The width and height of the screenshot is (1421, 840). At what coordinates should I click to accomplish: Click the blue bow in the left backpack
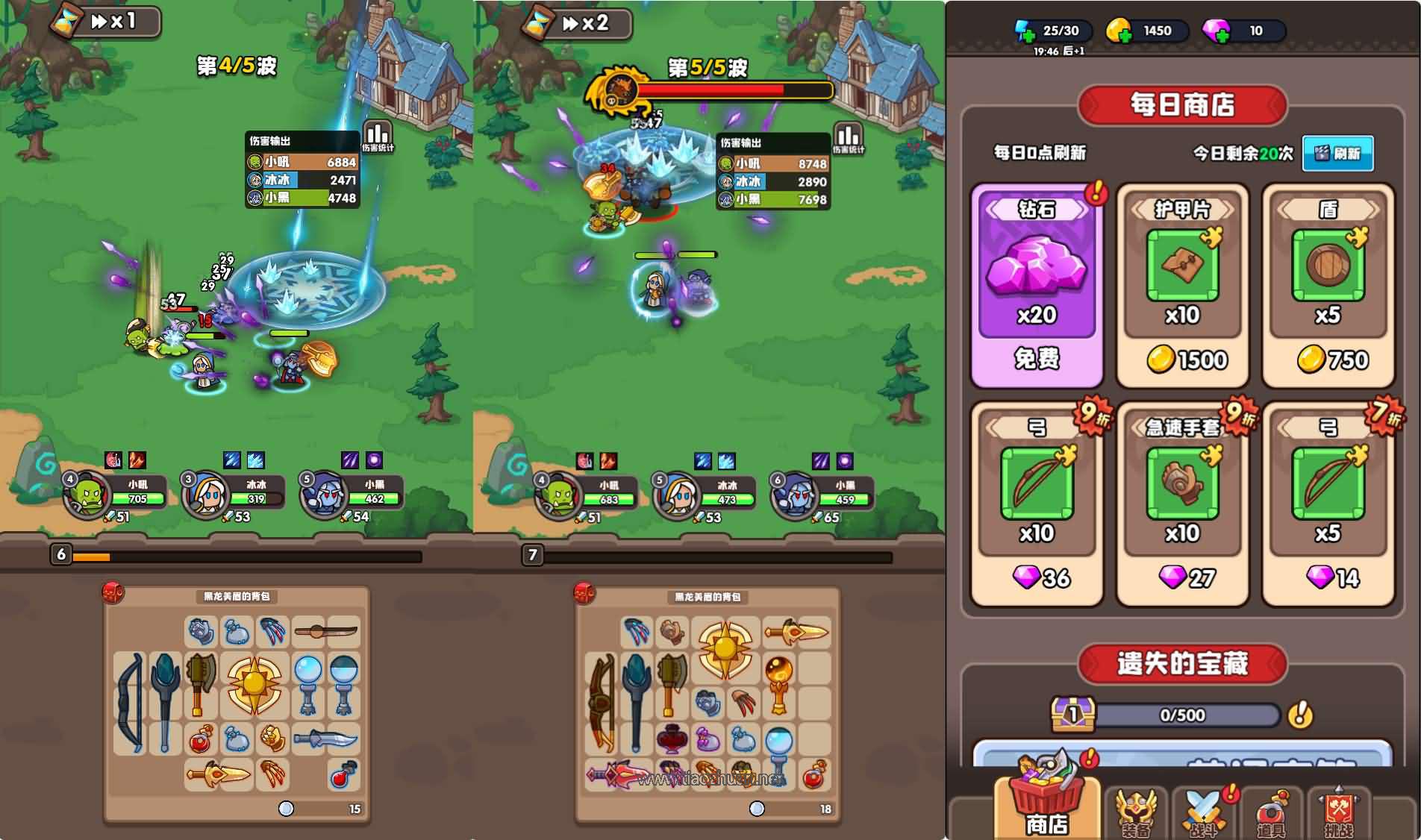(132, 698)
